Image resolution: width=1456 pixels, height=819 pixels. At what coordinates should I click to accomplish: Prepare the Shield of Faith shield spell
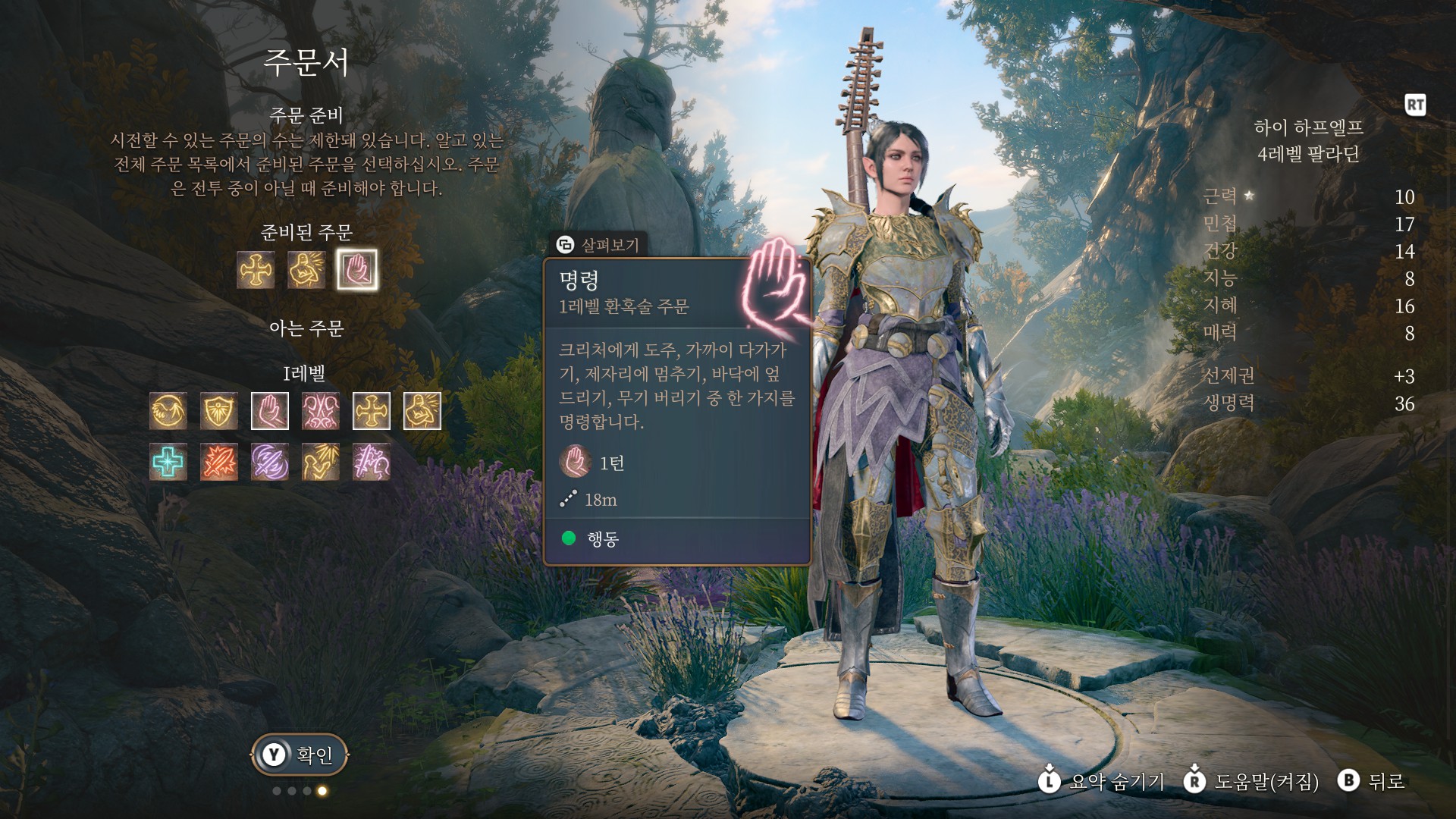pyautogui.click(x=219, y=411)
